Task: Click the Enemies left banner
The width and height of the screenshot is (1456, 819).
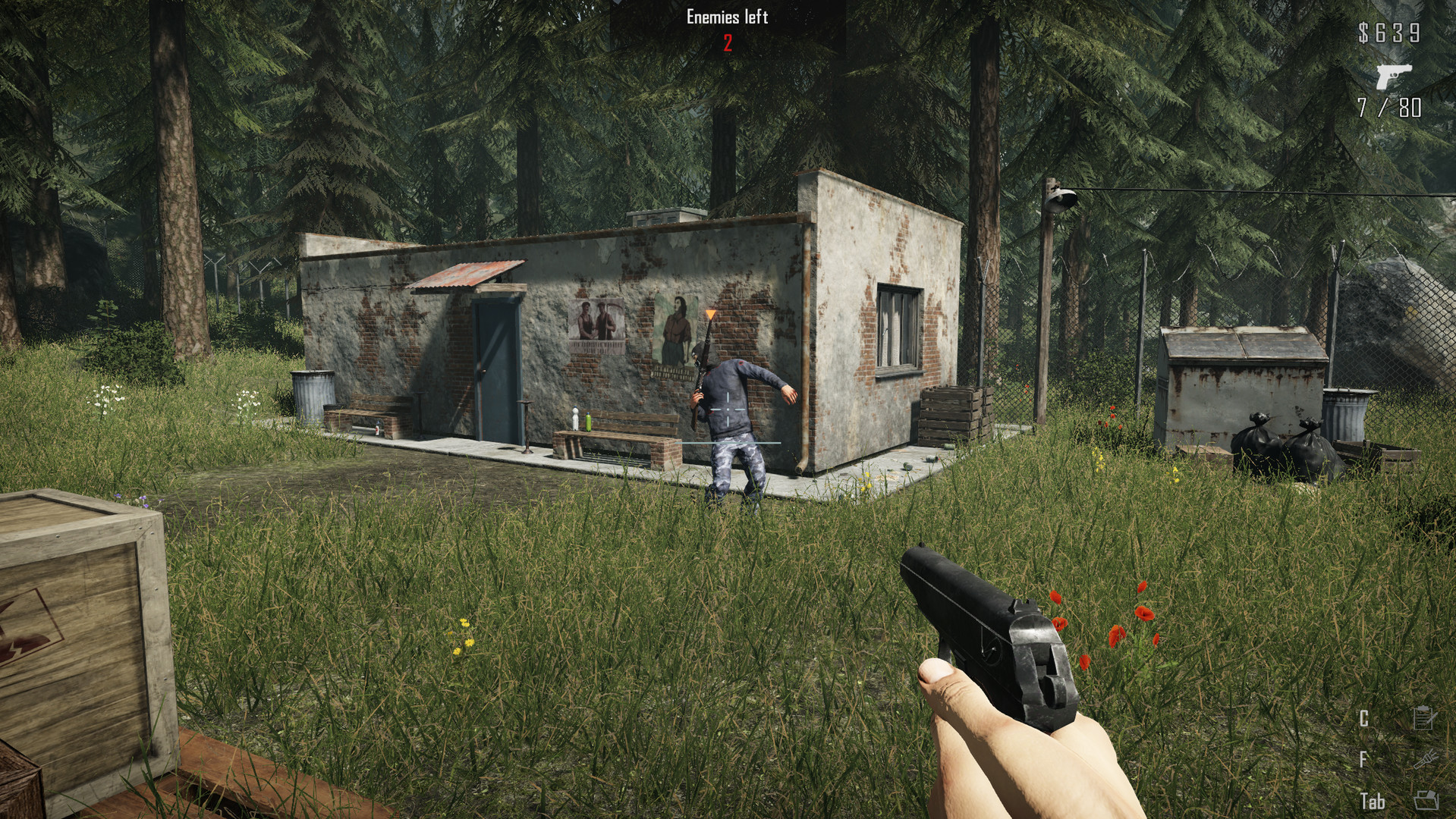Action: point(726,17)
